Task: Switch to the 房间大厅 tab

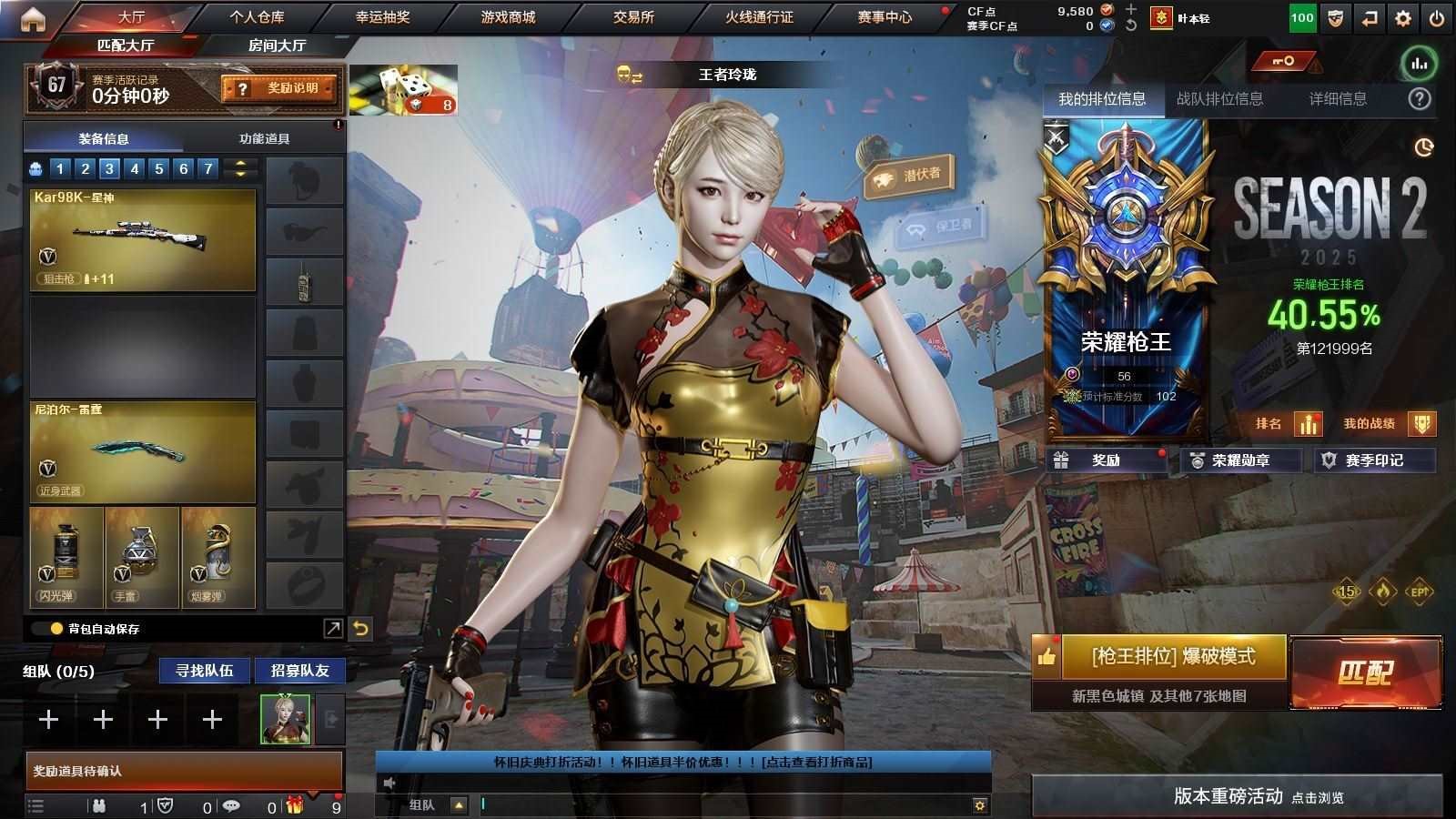Action: click(278, 45)
